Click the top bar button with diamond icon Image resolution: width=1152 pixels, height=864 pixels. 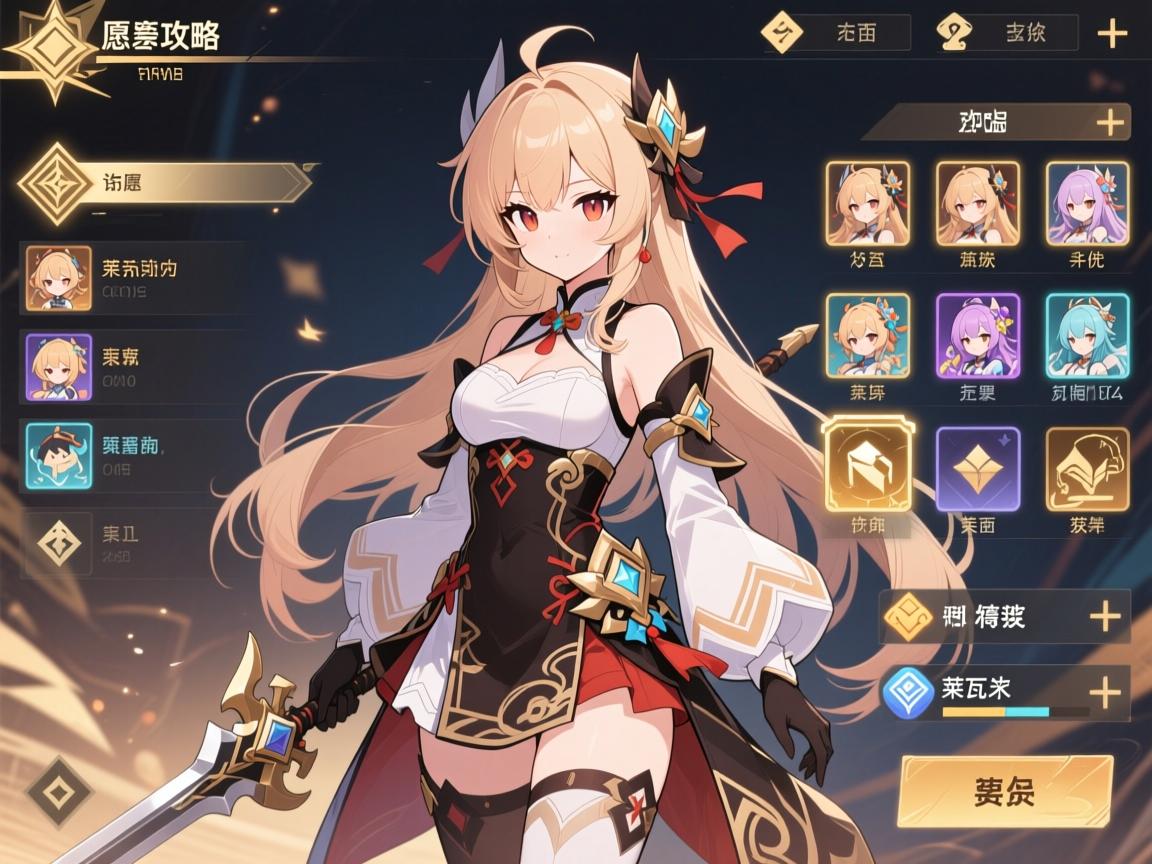click(x=836, y=33)
